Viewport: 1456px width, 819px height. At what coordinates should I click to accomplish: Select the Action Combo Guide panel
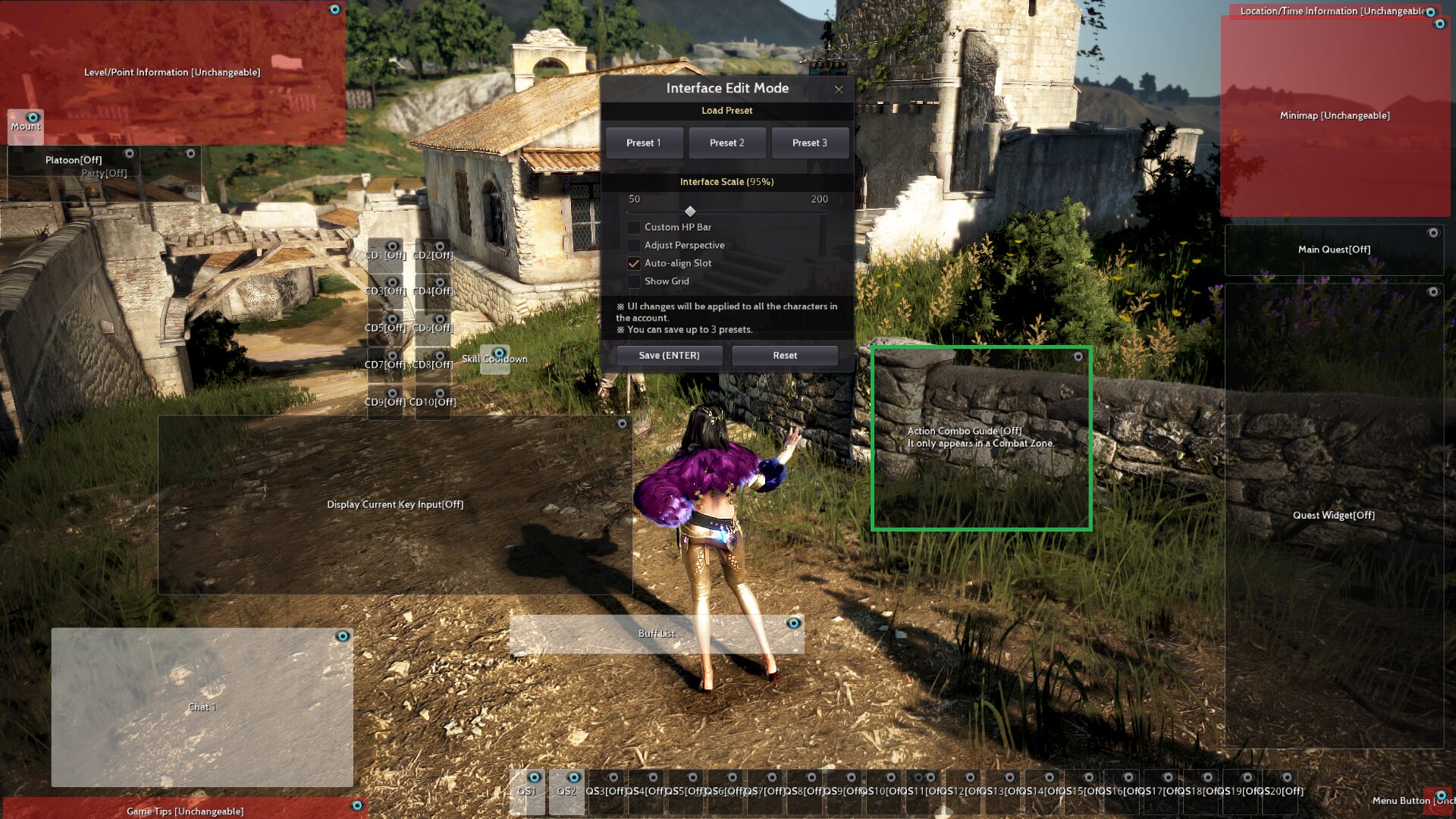pos(981,438)
